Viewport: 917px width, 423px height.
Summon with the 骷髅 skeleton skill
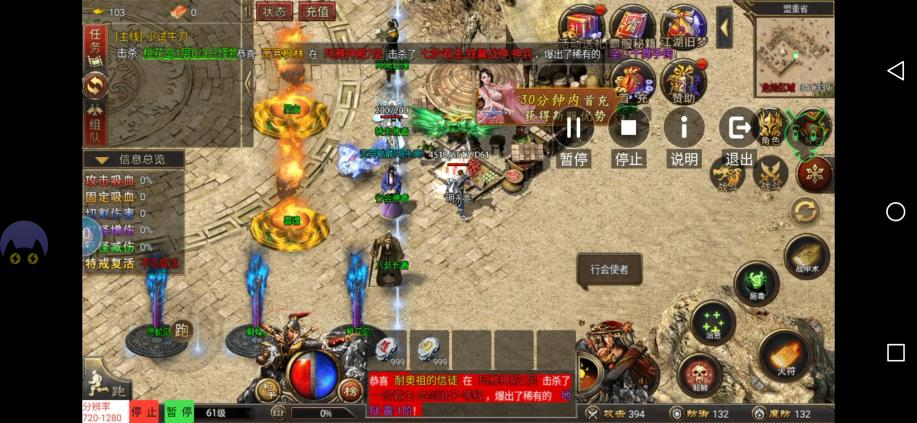click(x=700, y=376)
